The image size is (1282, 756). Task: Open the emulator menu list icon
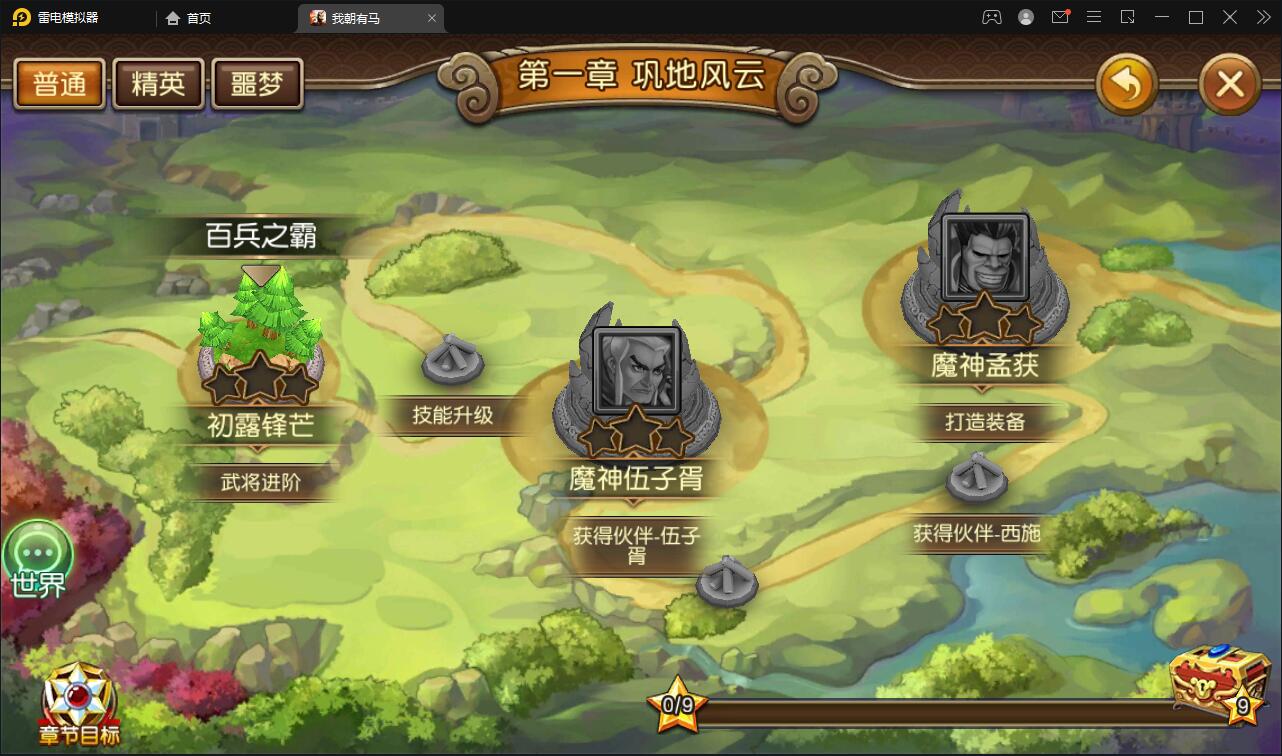[x=1094, y=17]
